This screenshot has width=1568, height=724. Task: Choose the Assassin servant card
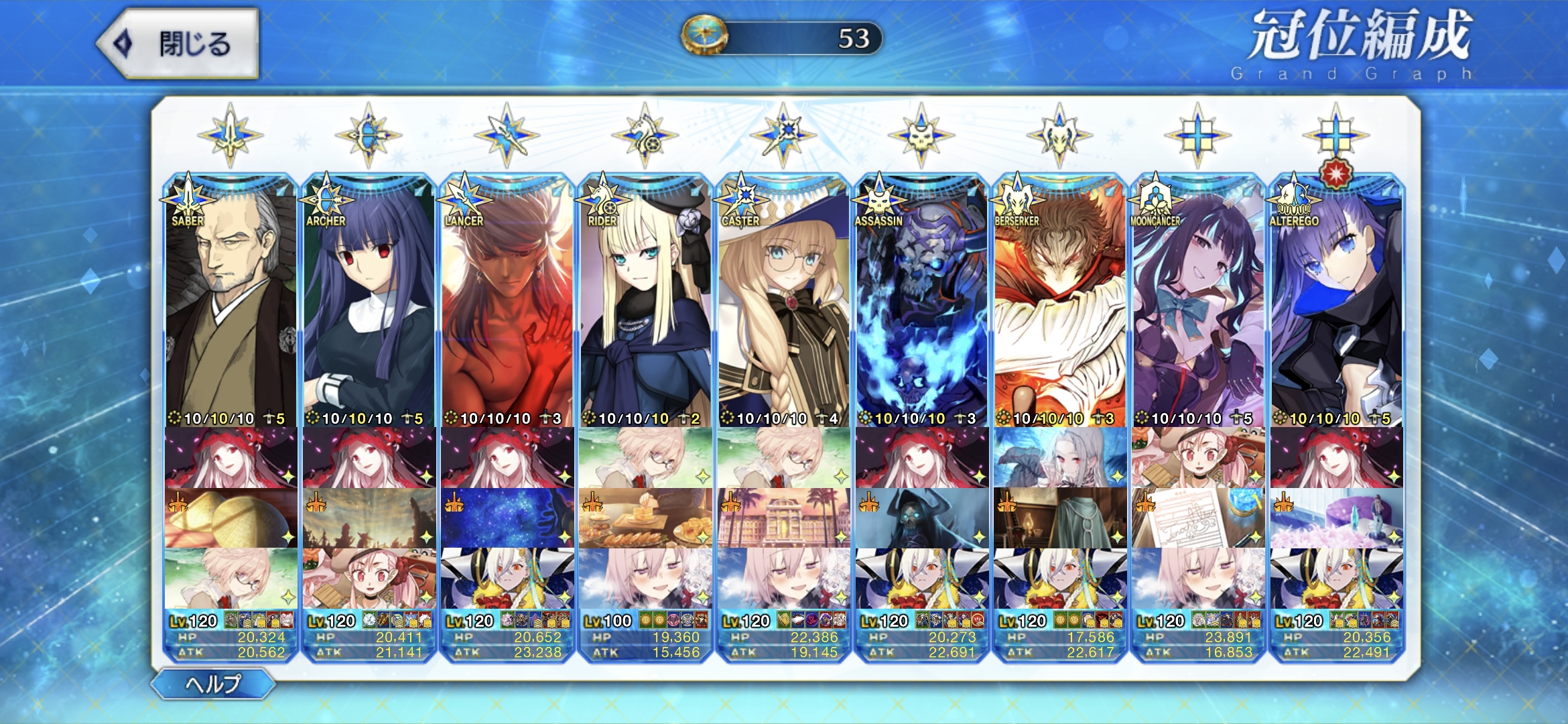point(921,302)
